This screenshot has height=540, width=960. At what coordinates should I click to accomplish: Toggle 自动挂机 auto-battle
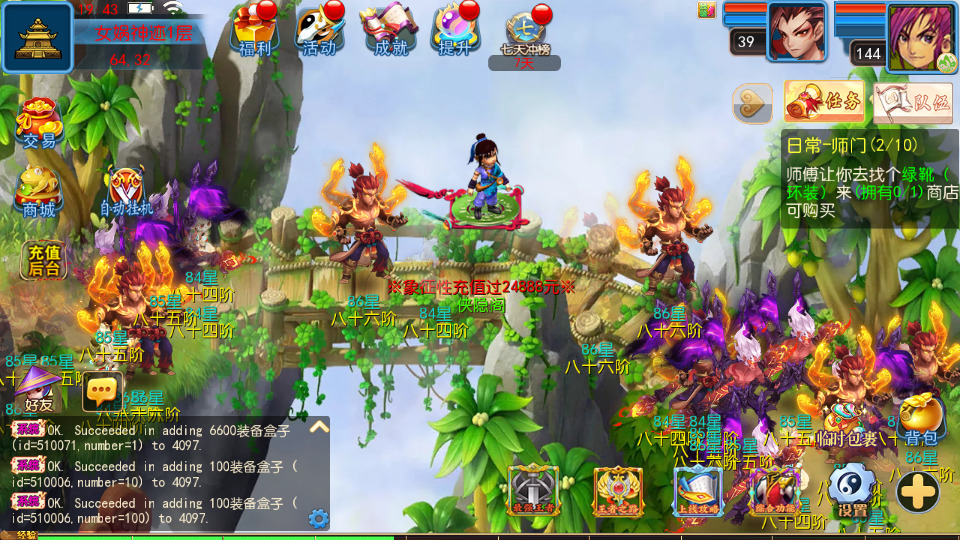tap(126, 192)
